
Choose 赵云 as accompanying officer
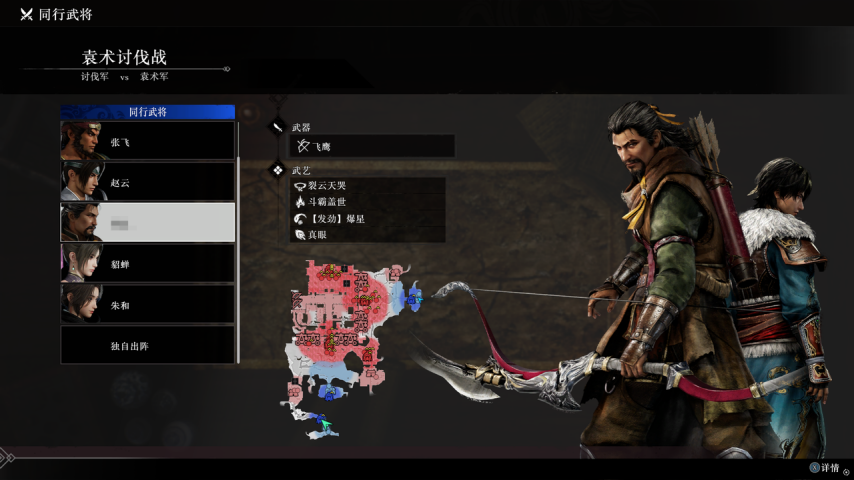(148, 182)
